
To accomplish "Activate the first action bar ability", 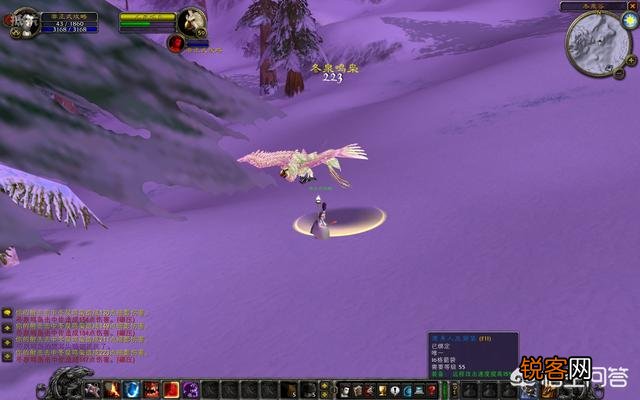I will 91,389.
